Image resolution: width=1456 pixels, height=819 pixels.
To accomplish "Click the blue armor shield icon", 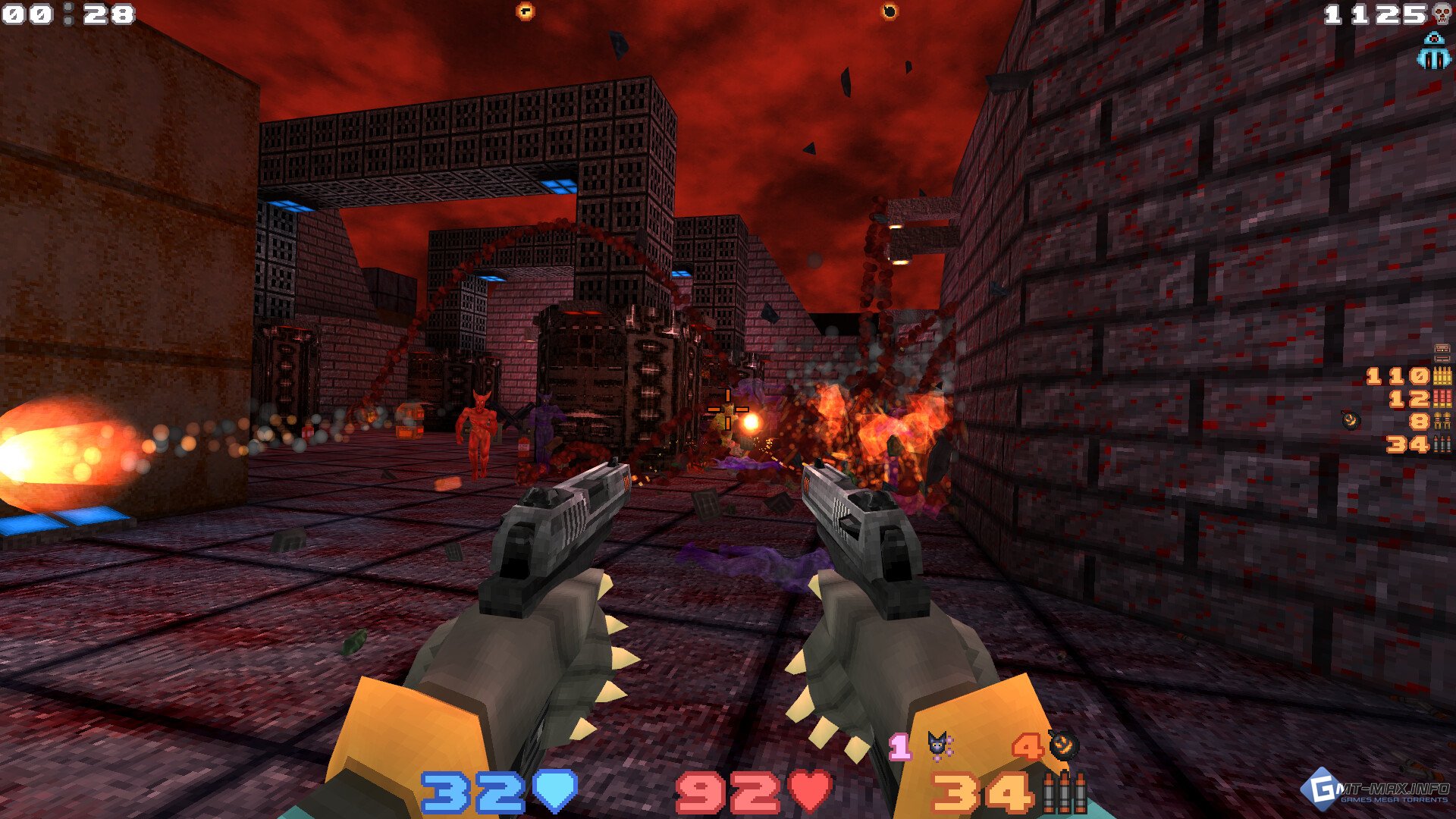I will [555, 792].
